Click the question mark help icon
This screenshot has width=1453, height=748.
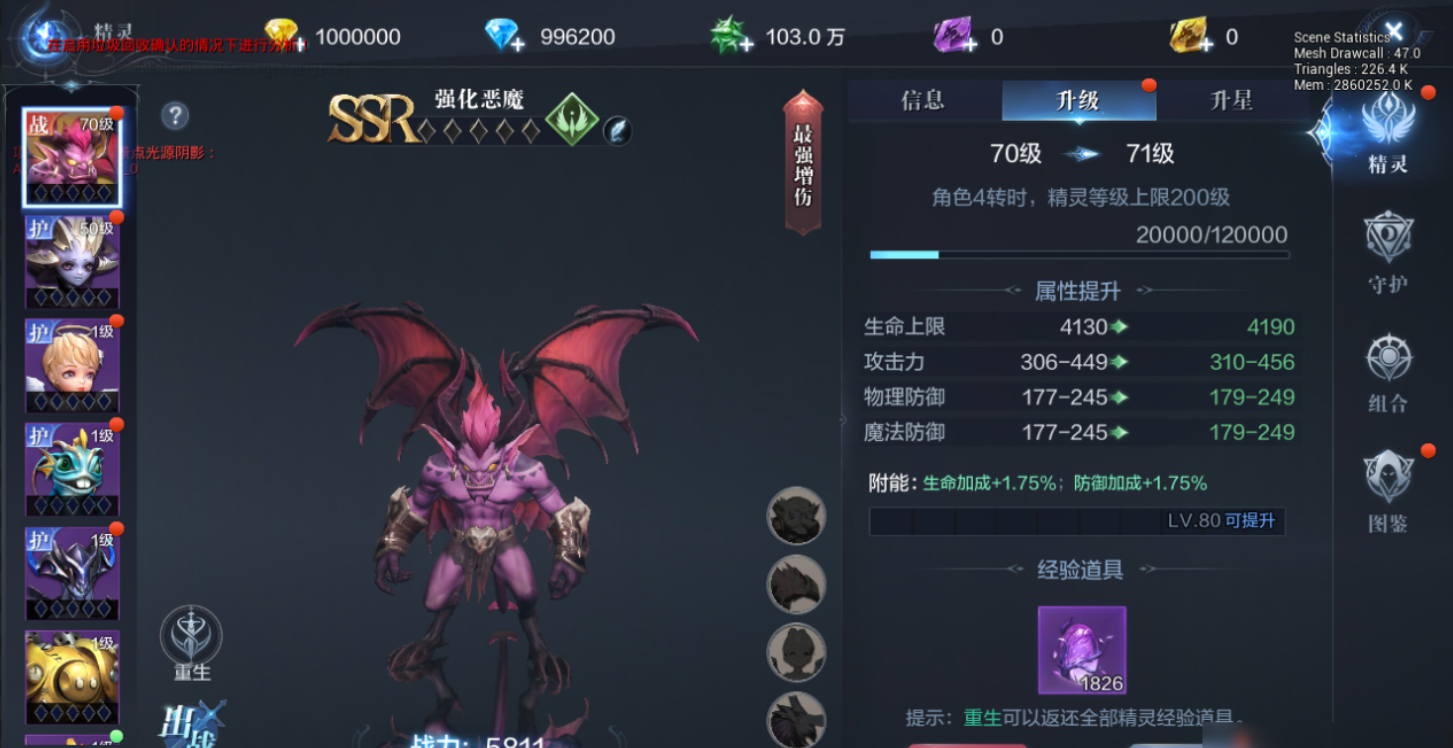coord(177,116)
